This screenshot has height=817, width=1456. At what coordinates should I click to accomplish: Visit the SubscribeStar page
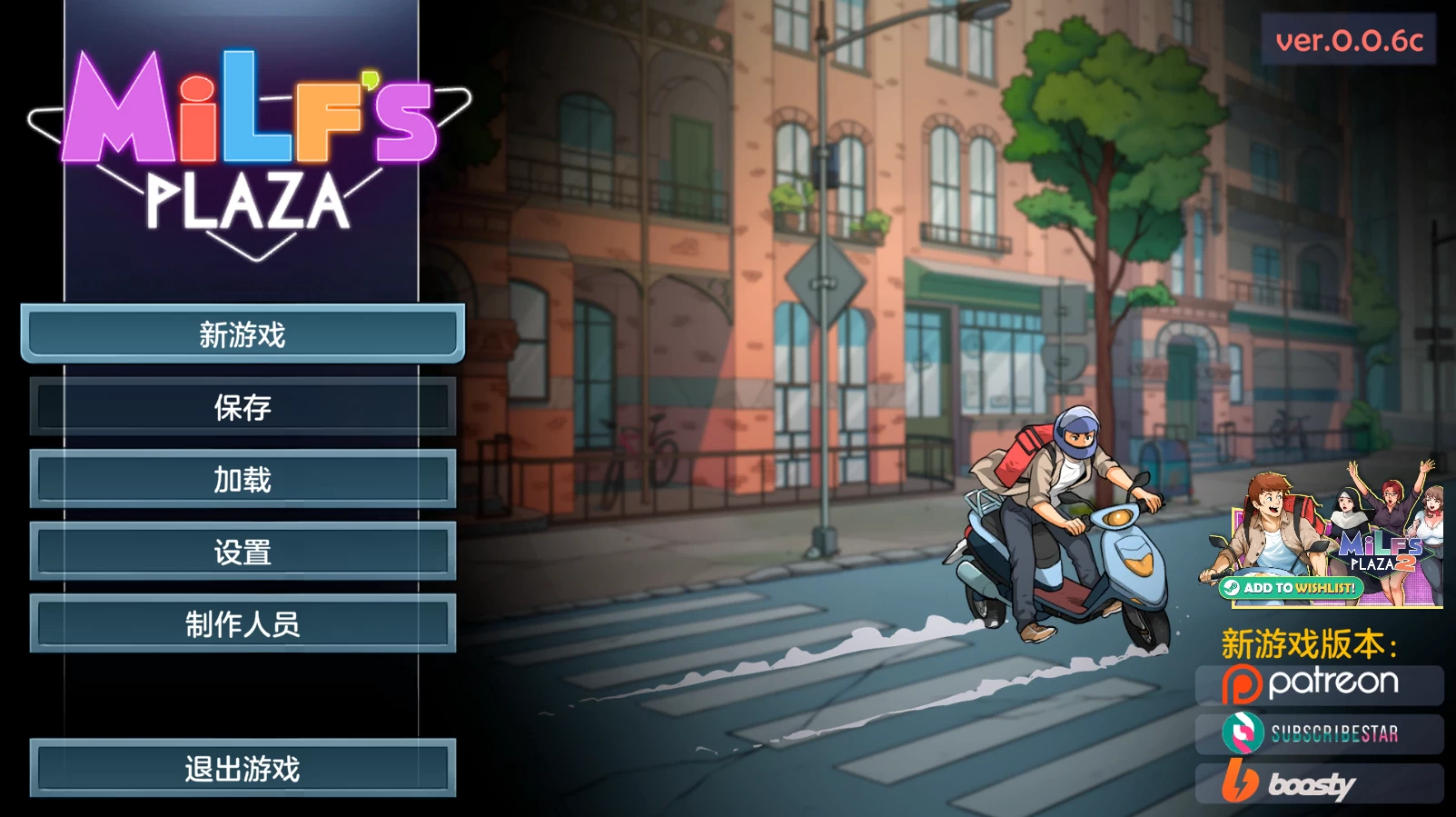[1319, 733]
